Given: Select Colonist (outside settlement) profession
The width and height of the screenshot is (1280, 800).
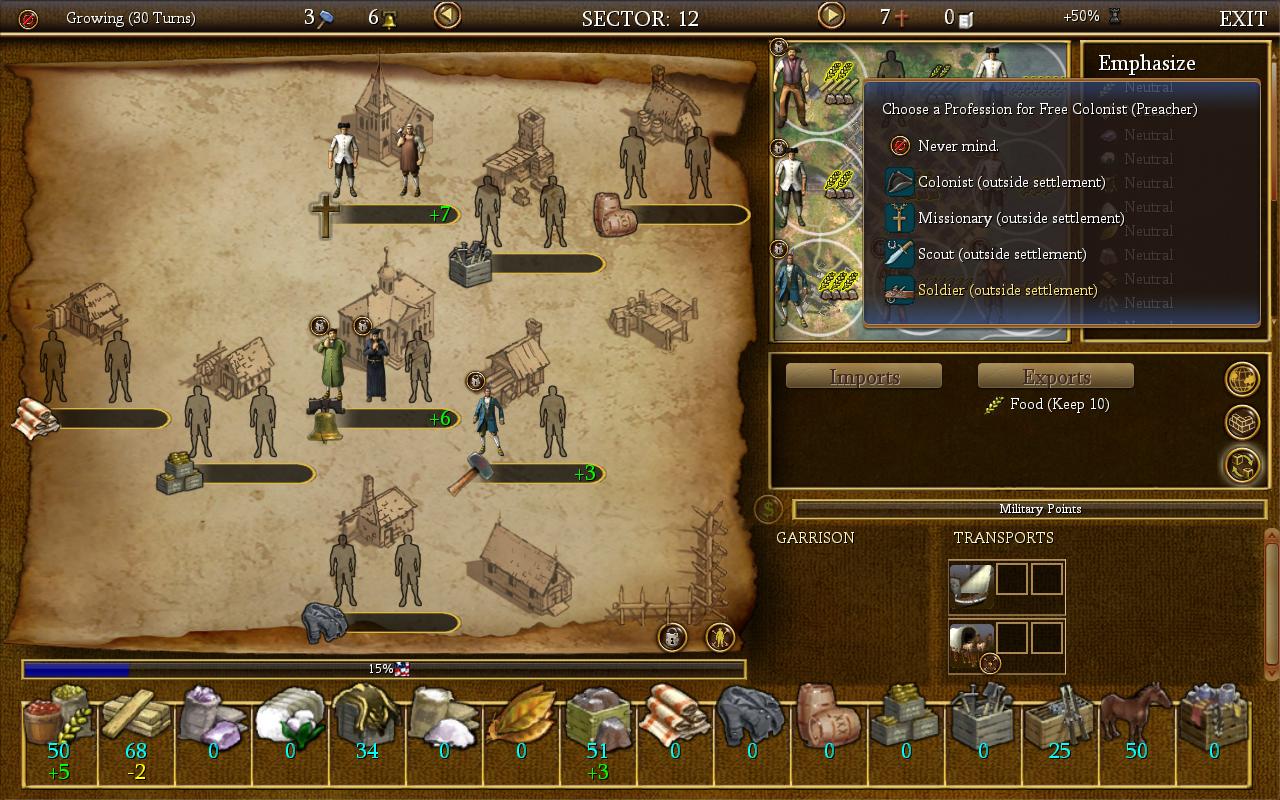Looking at the screenshot, I should pos(1011,182).
